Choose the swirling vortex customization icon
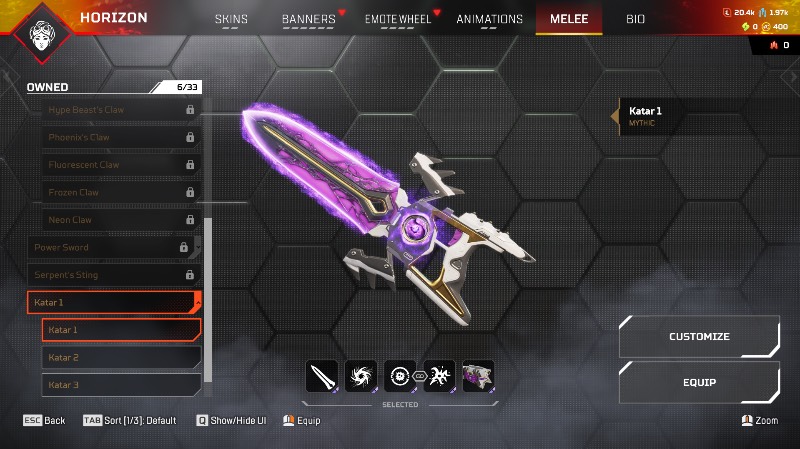Viewport: 800px width, 449px height. [360, 376]
